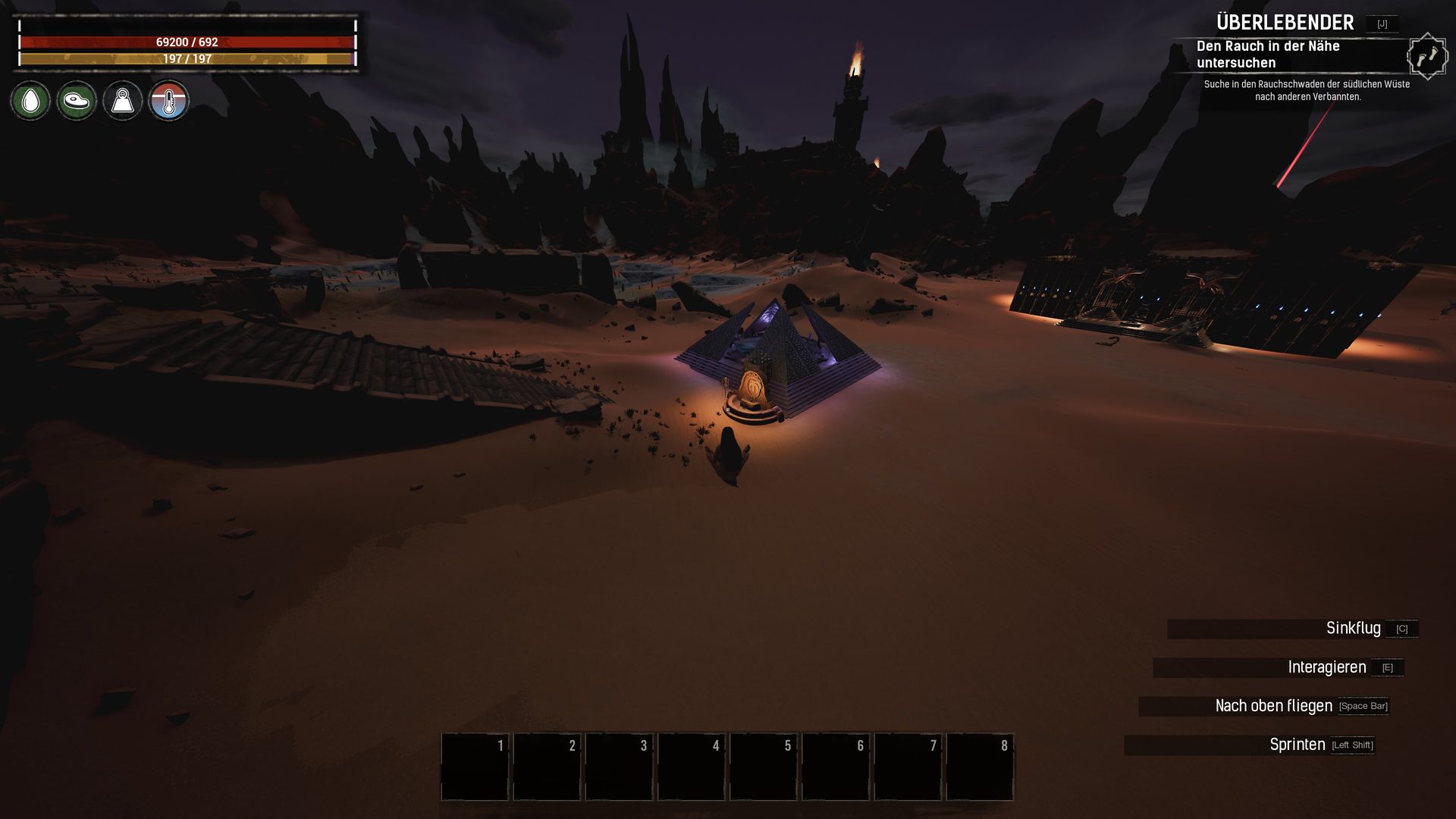1456x819 pixels.
Task: Click the Nach oben fliegen label
Action: (1273, 706)
